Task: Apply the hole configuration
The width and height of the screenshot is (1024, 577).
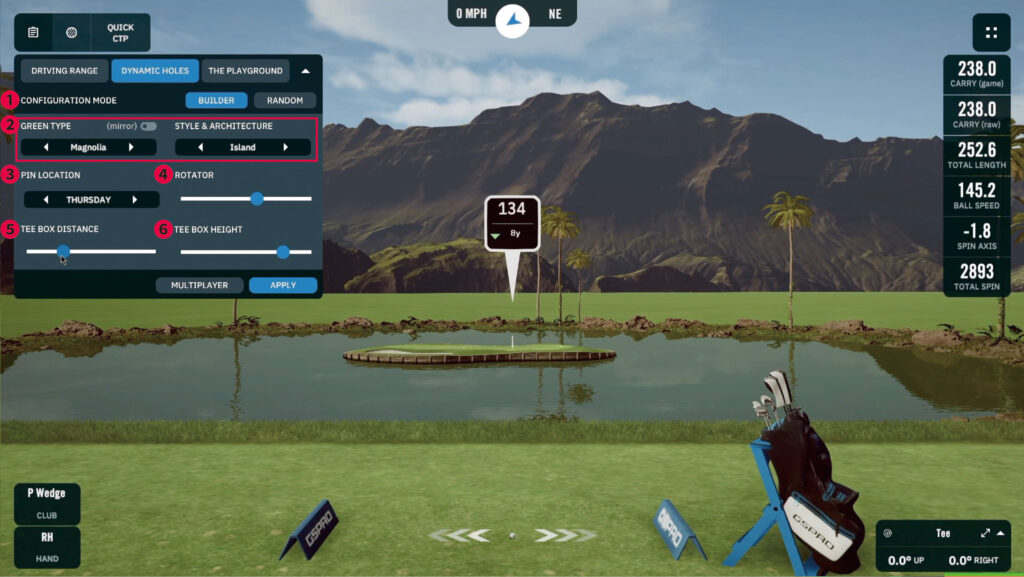Action: click(x=283, y=285)
